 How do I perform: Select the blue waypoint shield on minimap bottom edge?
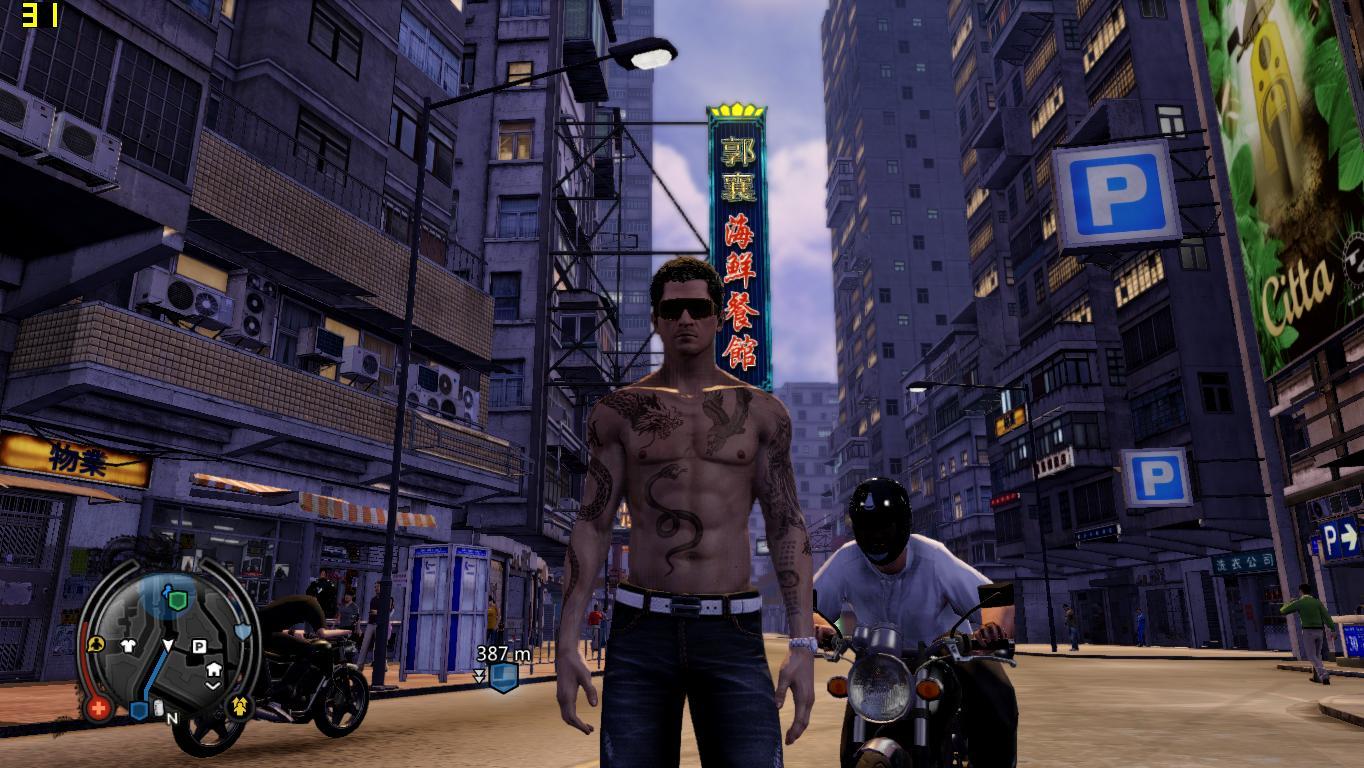[139, 711]
